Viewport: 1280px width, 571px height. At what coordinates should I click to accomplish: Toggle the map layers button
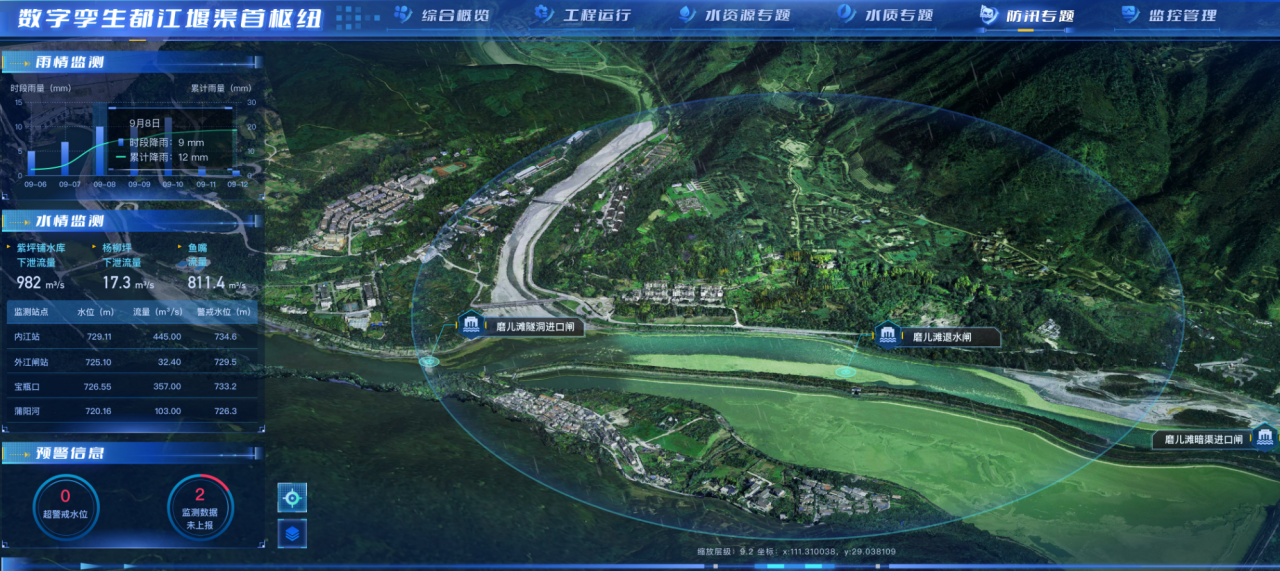[x=292, y=533]
